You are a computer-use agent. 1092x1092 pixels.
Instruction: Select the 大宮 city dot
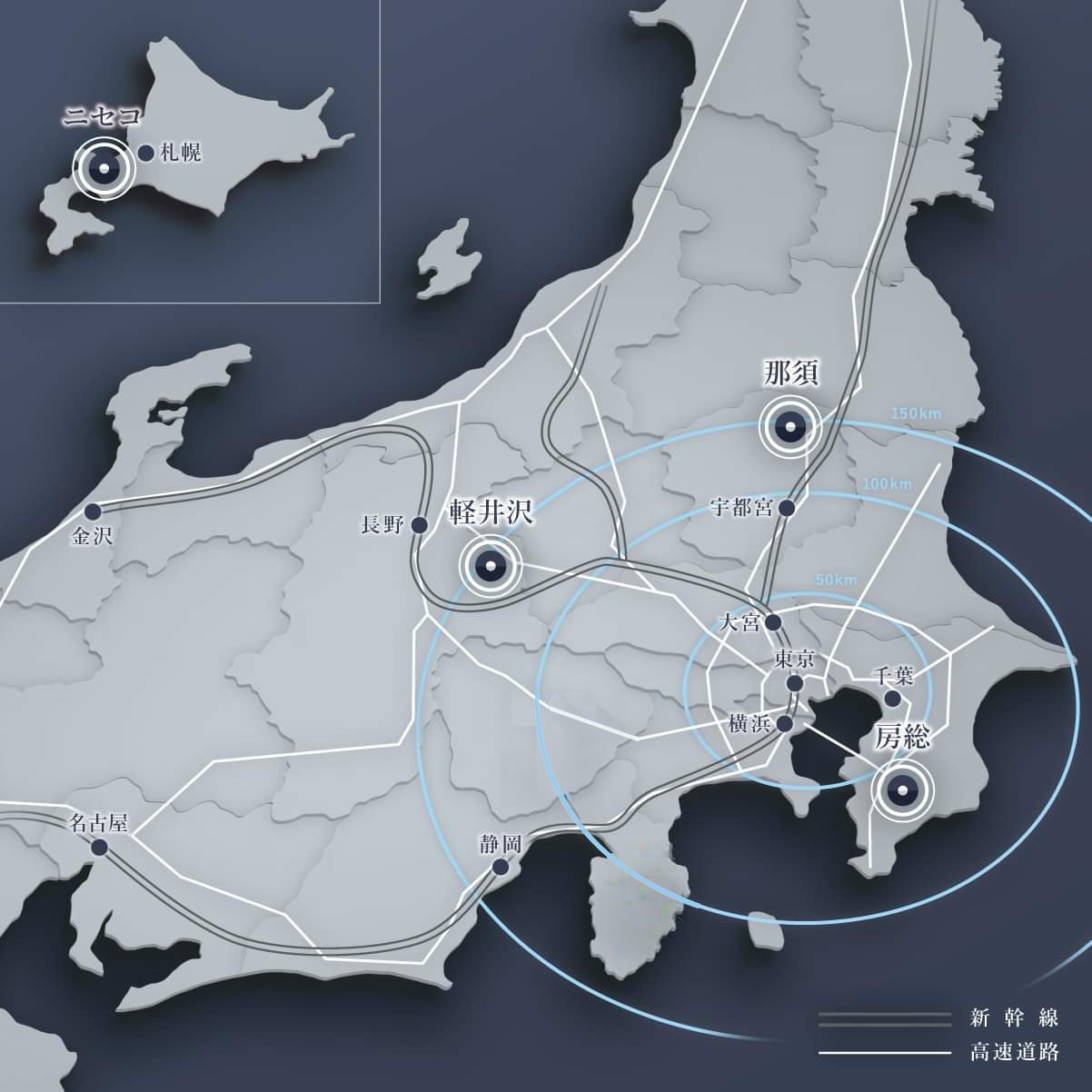[x=773, y=622]
